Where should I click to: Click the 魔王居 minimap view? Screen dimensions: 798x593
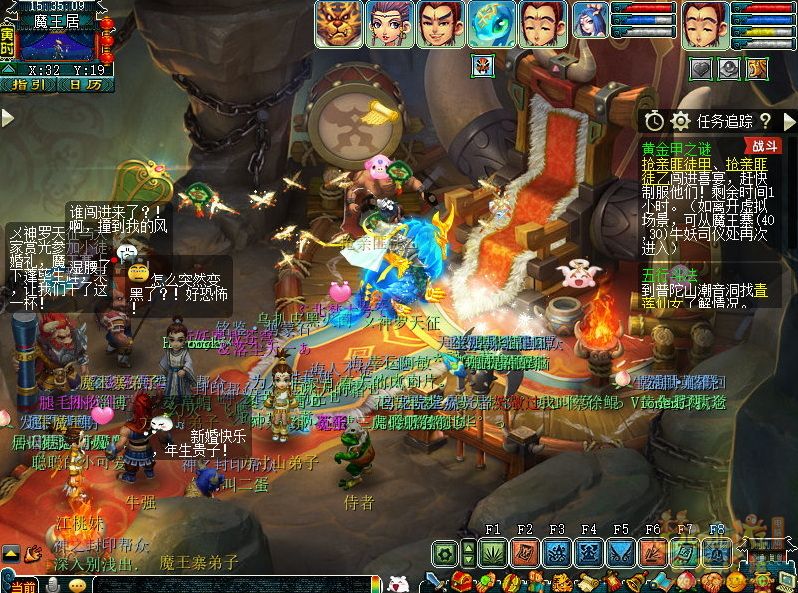point(57,44)
